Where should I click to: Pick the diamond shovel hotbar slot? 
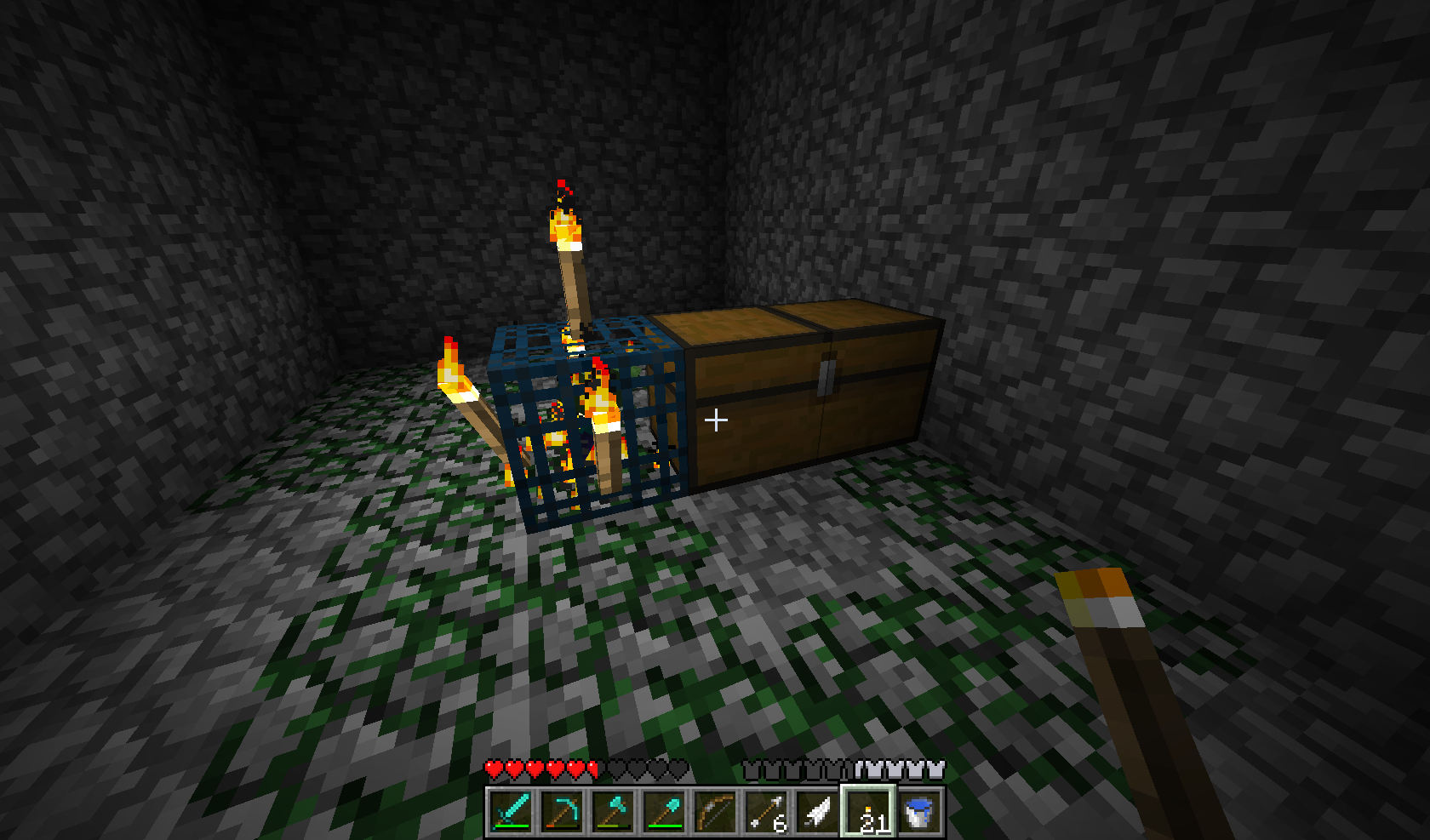point(664,812)
